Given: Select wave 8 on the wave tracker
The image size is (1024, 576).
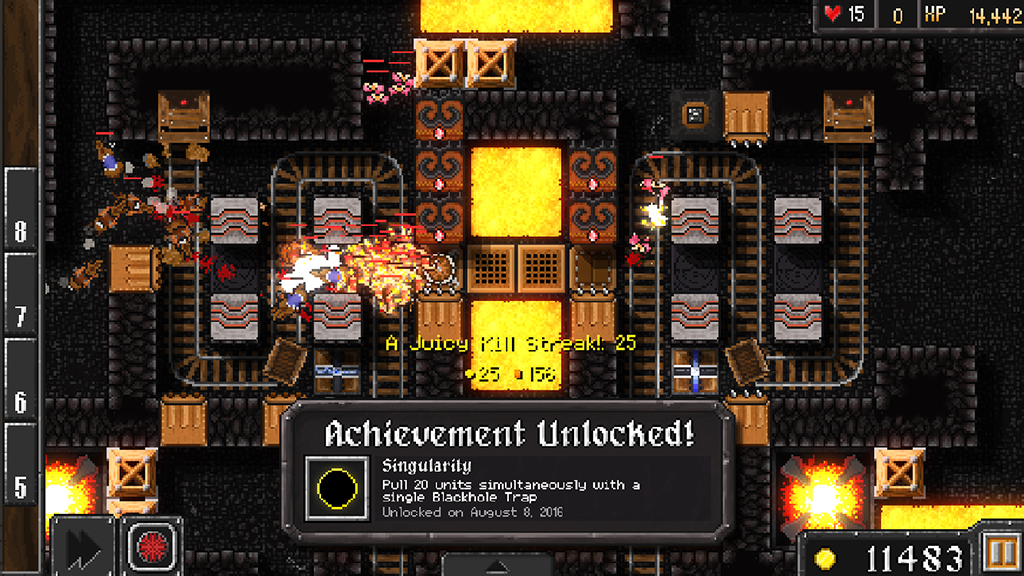Looking at the screenshot, I should click(20, 230).
